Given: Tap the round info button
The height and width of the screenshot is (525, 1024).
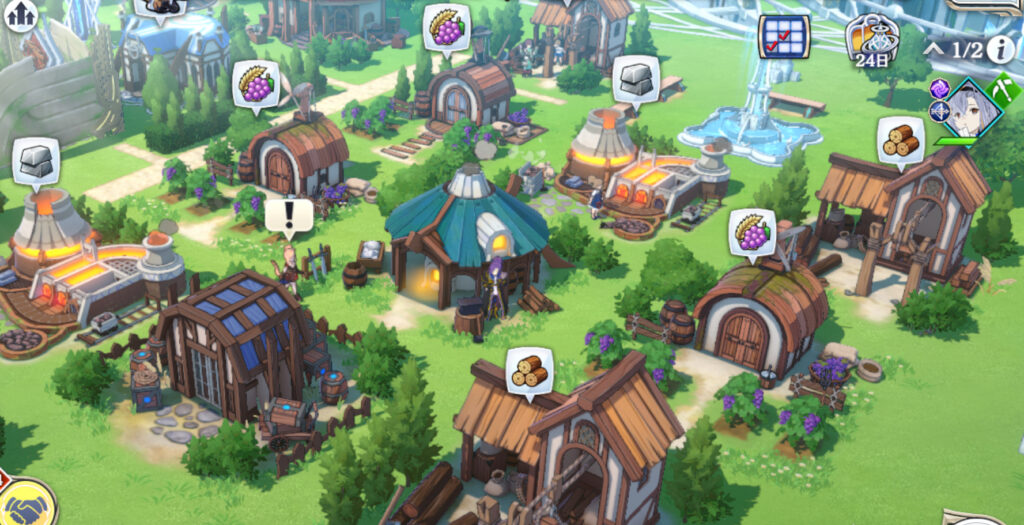Looking at the screenshot, I should (x=1001, y=49).
